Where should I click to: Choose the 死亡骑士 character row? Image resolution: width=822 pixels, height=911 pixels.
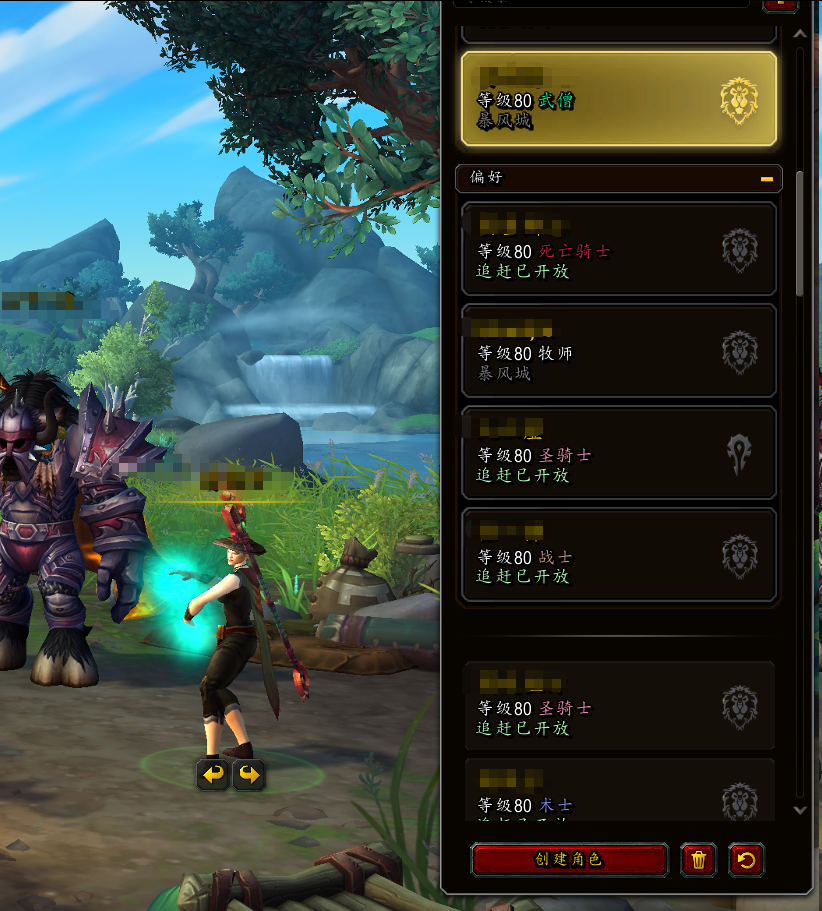pos(618,250)
